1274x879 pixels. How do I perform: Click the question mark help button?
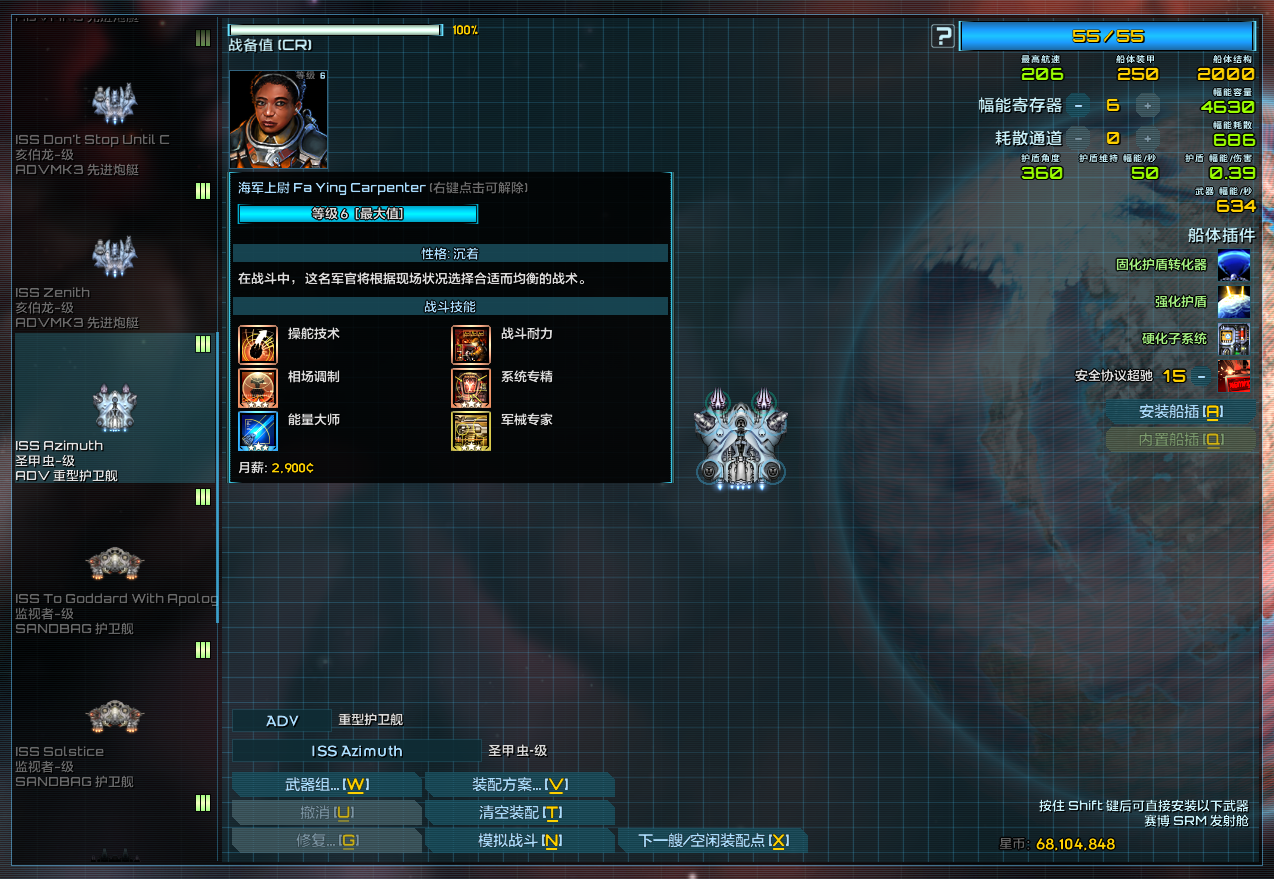(942, 37)
